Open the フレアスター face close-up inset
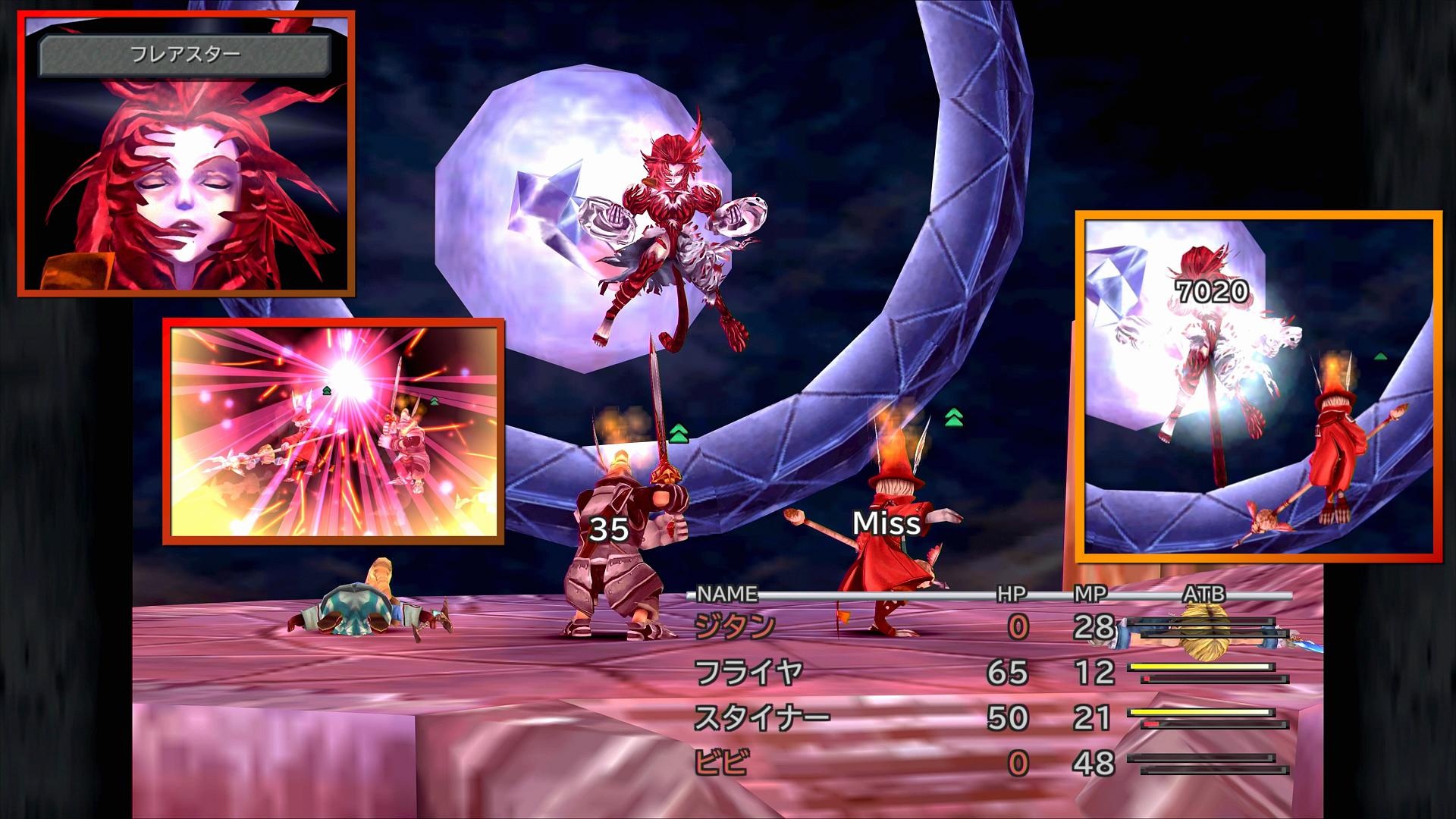Image resolution: width=1456 pixels, height=819 pixels. click(x=186, y=153)
